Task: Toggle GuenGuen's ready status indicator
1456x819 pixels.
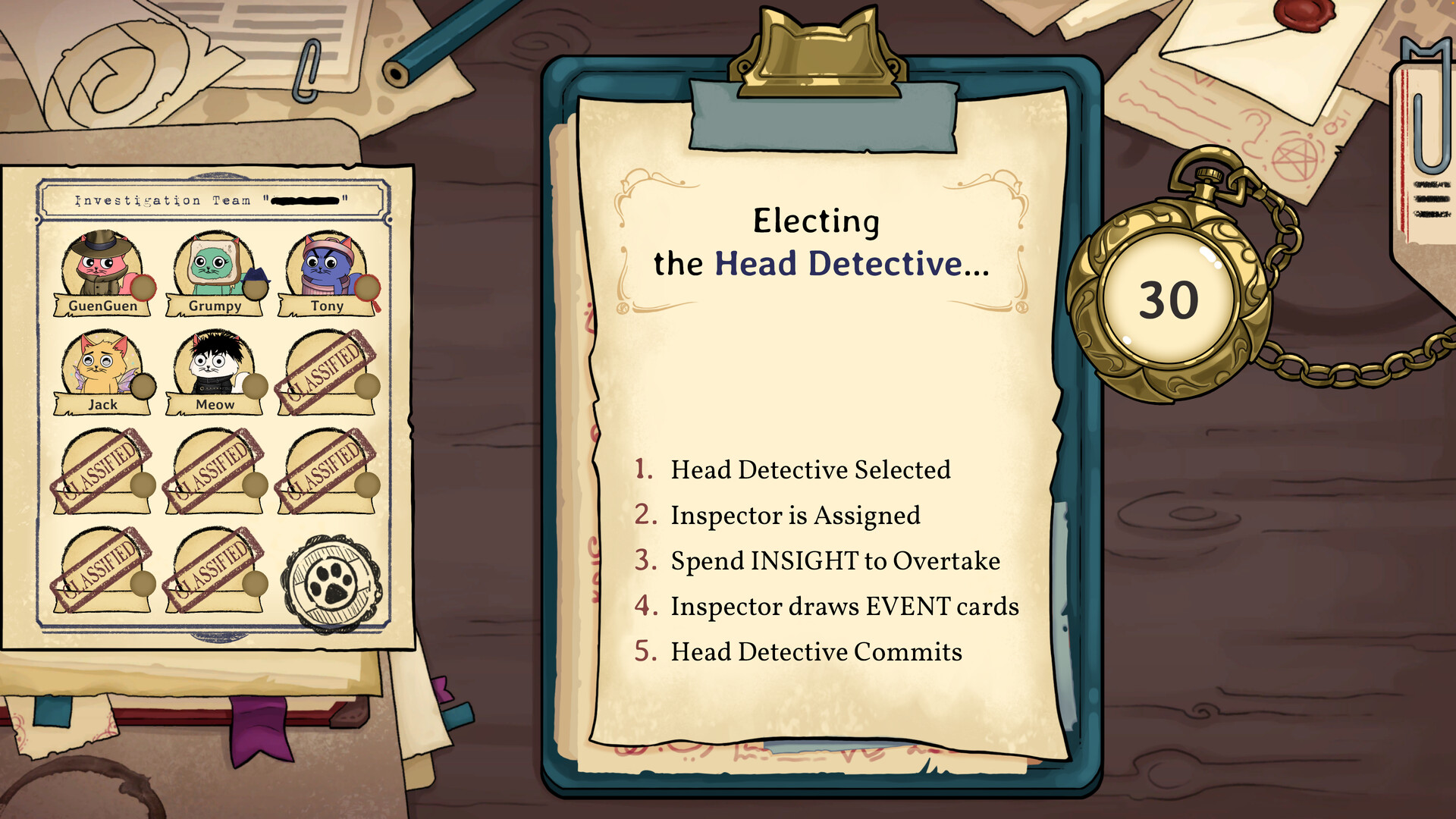Action: pyautogui.click(x=143, y=287)
